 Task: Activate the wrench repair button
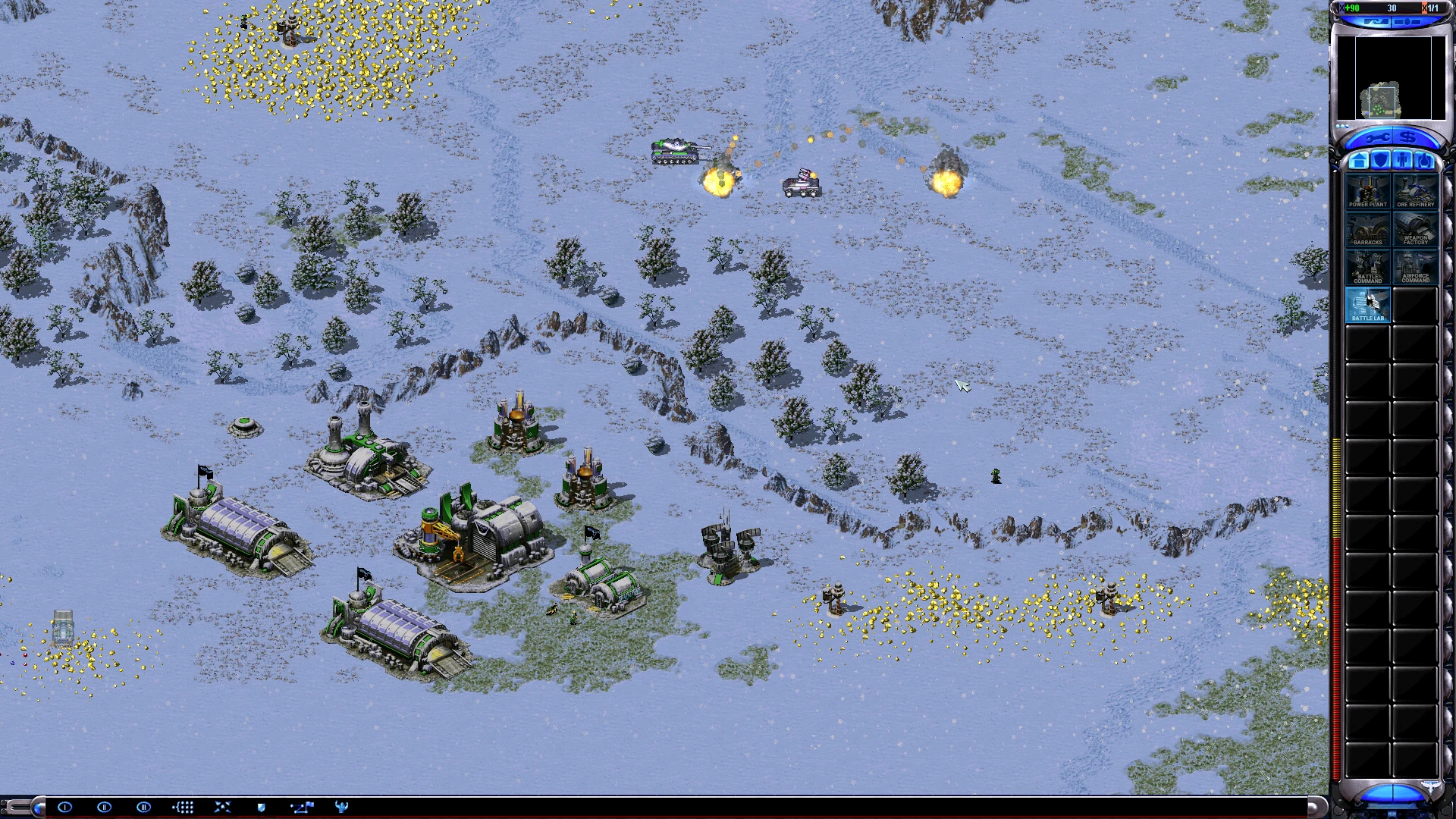[x=1376, y=138]
